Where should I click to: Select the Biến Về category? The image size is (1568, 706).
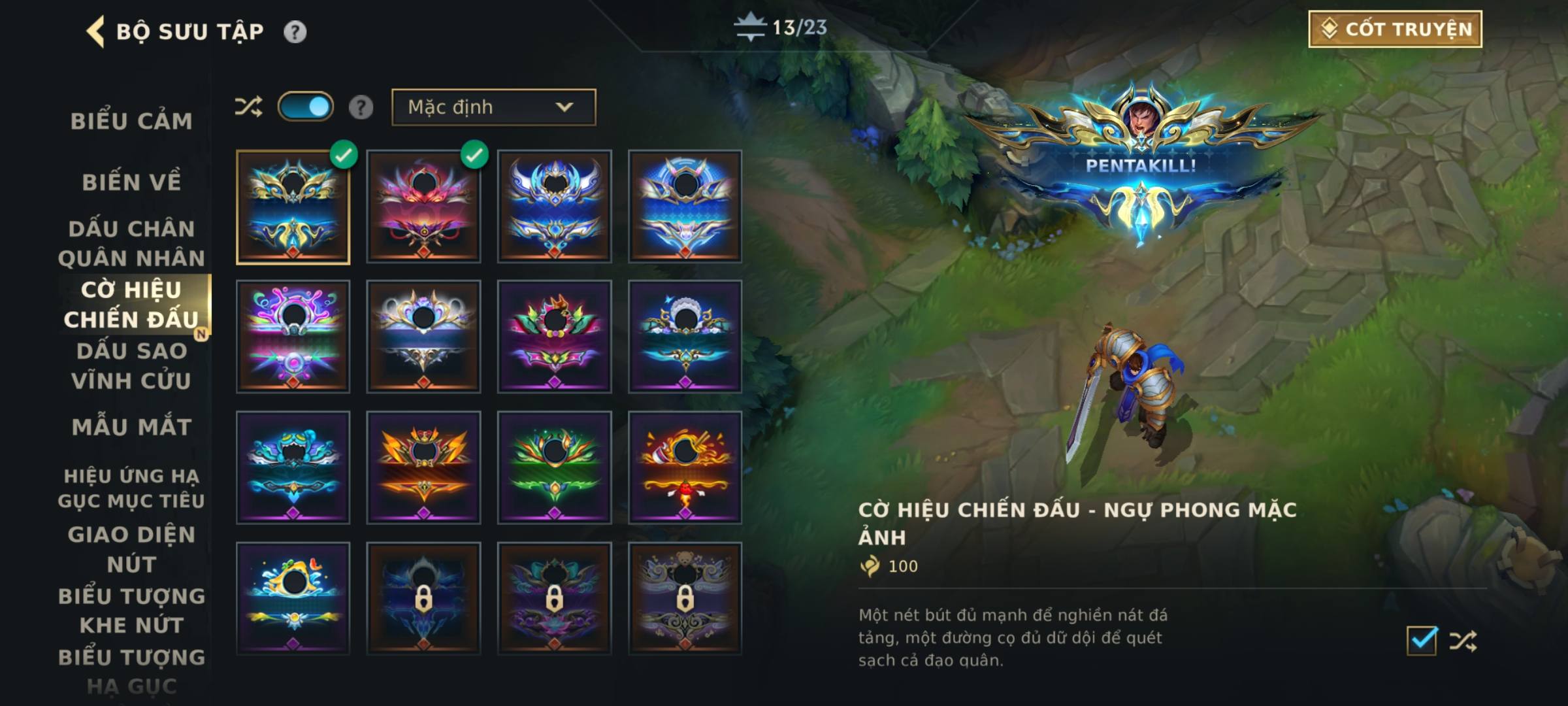[131, 182]
